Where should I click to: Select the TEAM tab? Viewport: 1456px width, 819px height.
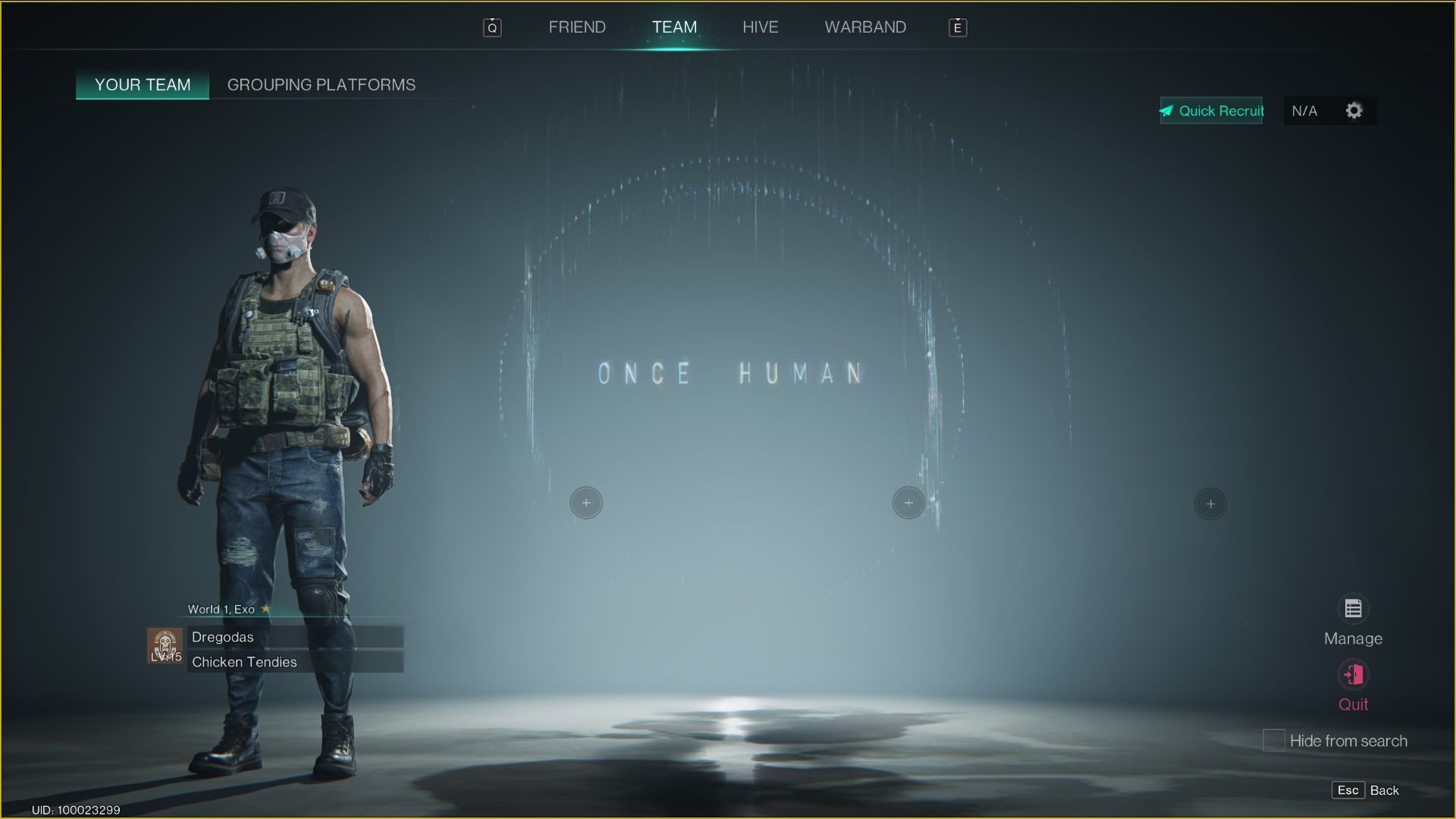point(674,27)
